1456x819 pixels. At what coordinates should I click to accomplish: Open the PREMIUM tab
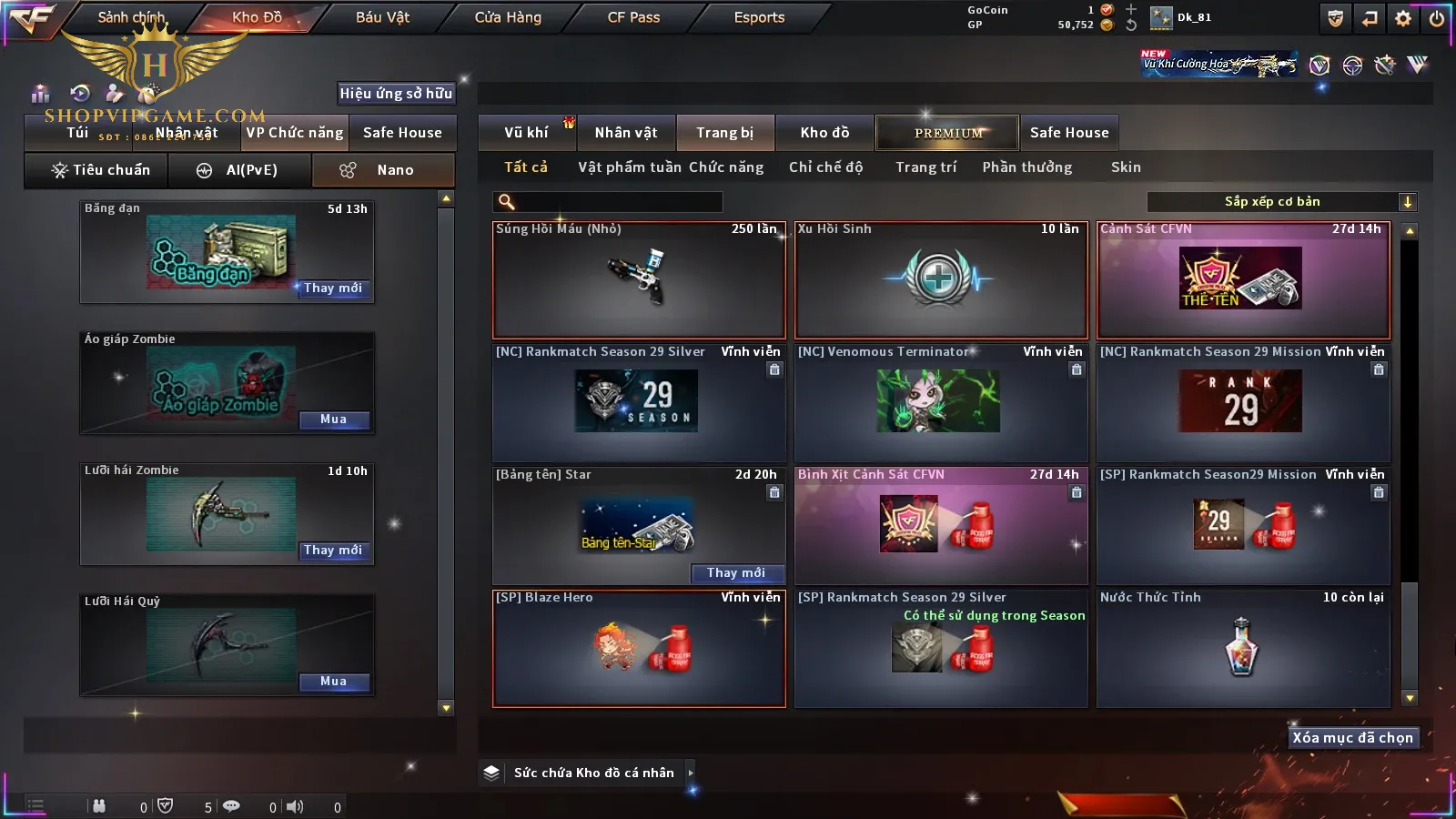point(948,133)
